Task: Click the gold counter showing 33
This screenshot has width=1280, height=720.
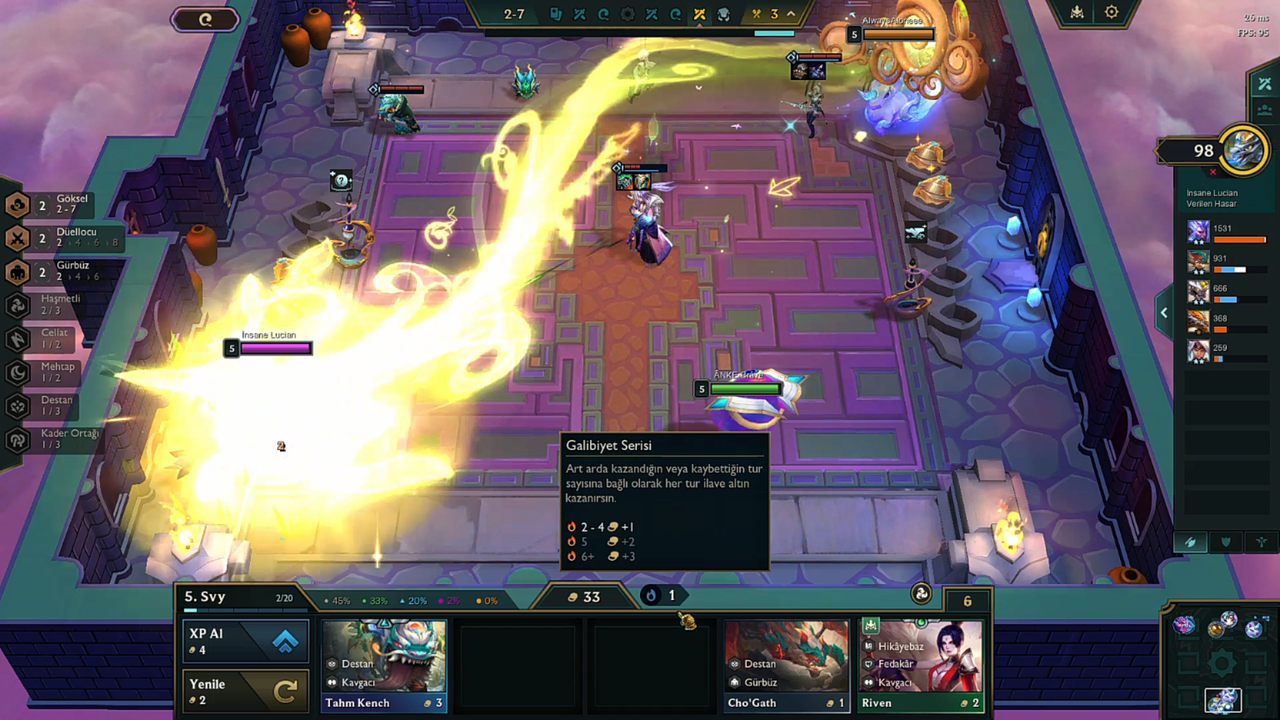Action: pos(584,597)
